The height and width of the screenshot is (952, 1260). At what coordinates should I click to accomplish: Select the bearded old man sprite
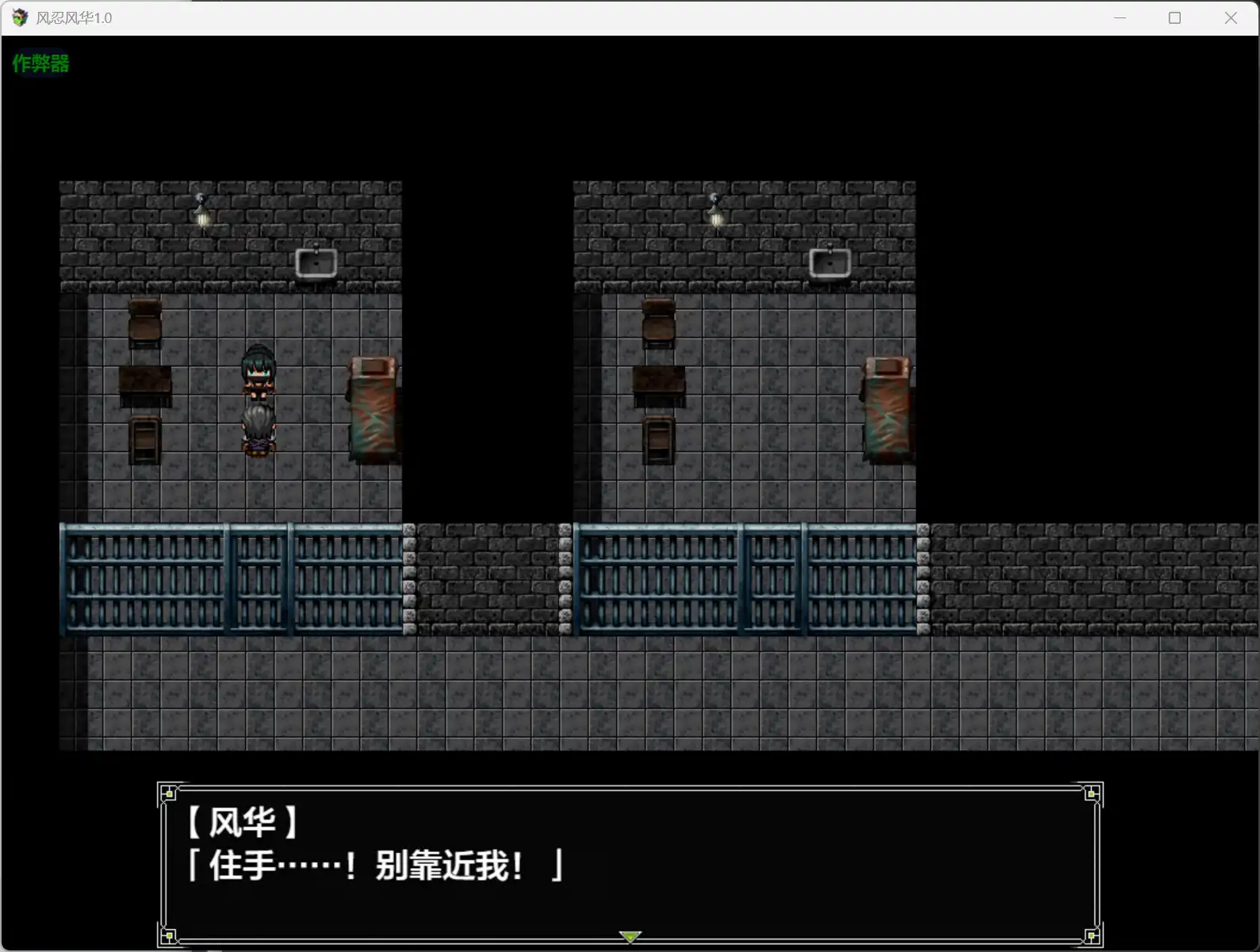pyautogui.click(x=258, y=428)
